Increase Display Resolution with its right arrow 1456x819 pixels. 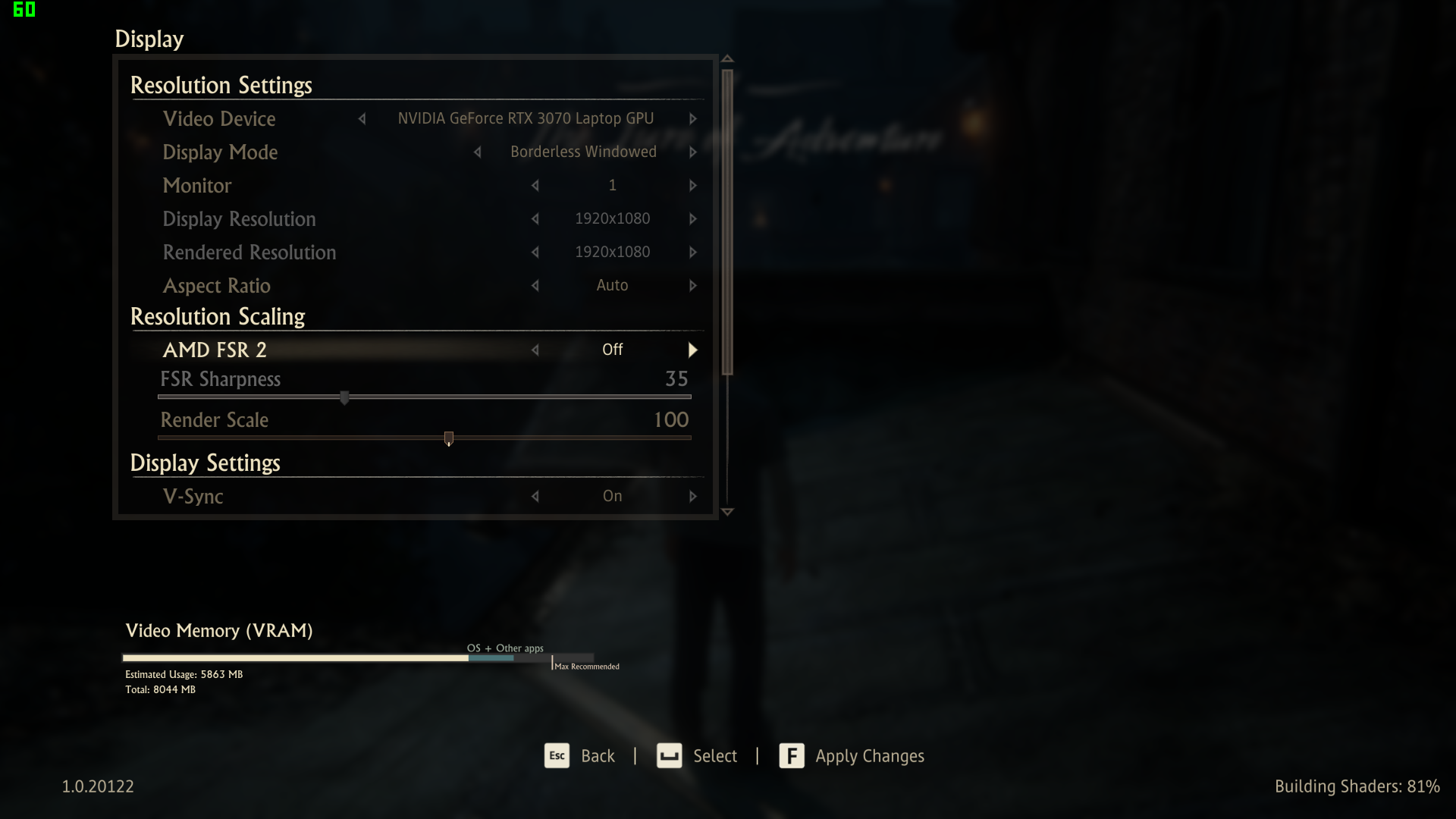692,219
